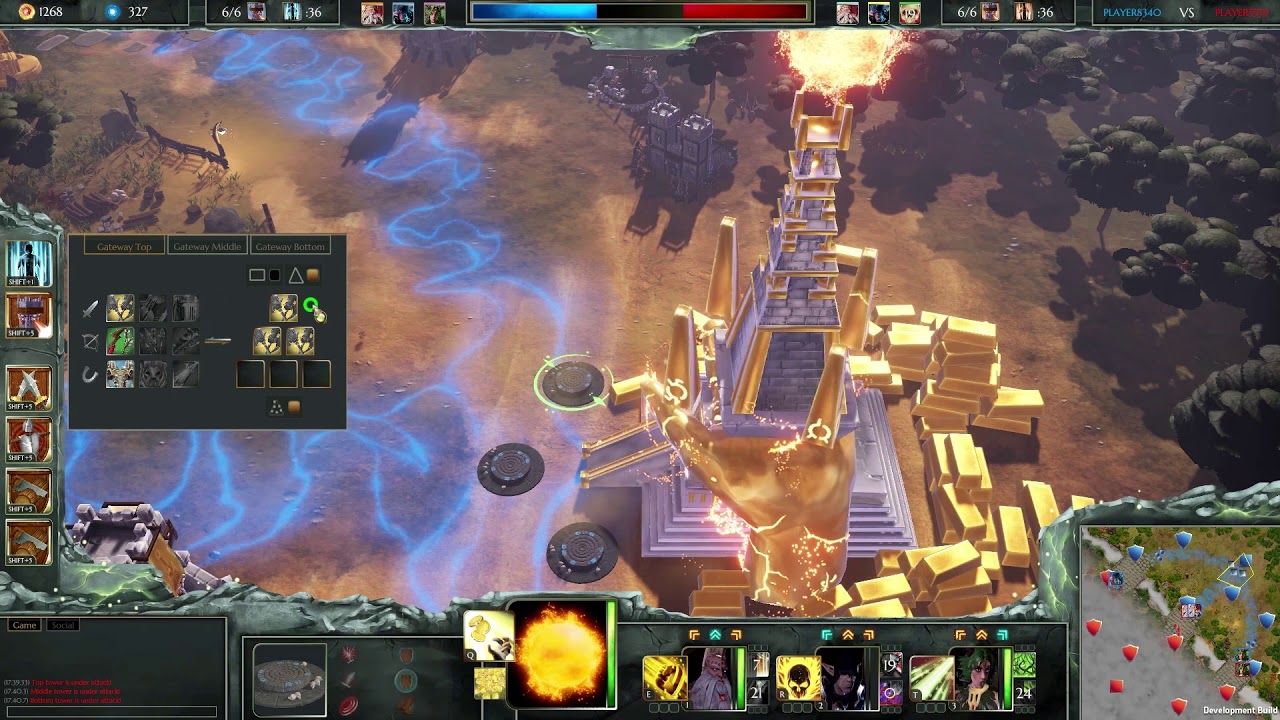Activate the Q gold coins ability

pyautogui.click(x=489, y=636)
